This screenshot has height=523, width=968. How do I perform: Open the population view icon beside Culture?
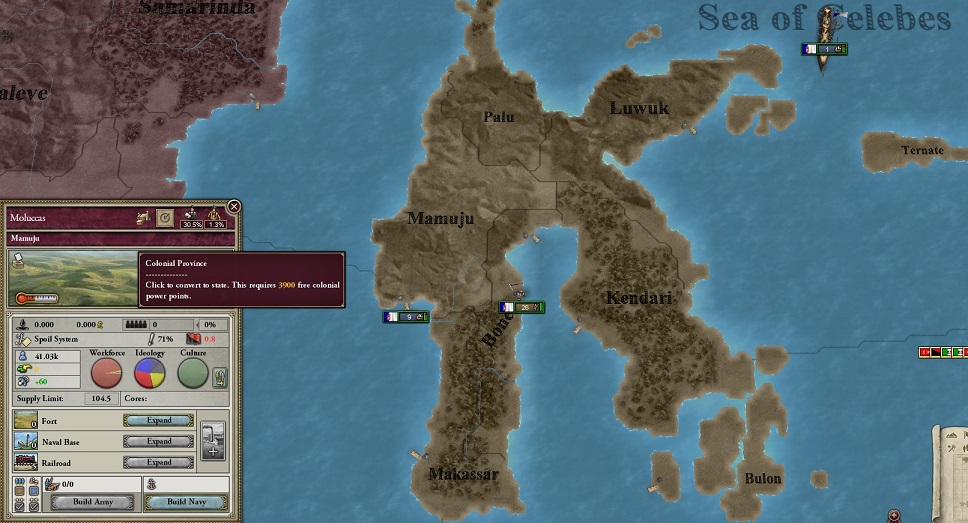click(x=221, y=377)
